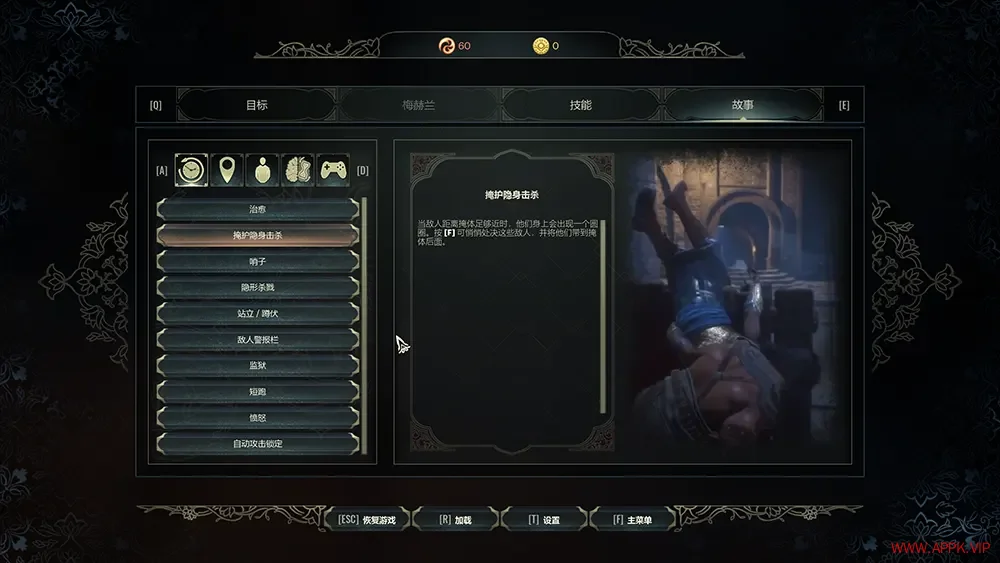Open the 站立 / 蹲伏 entry
The height and width of the screenshot is (563, 1000).
tap(257, 313)
